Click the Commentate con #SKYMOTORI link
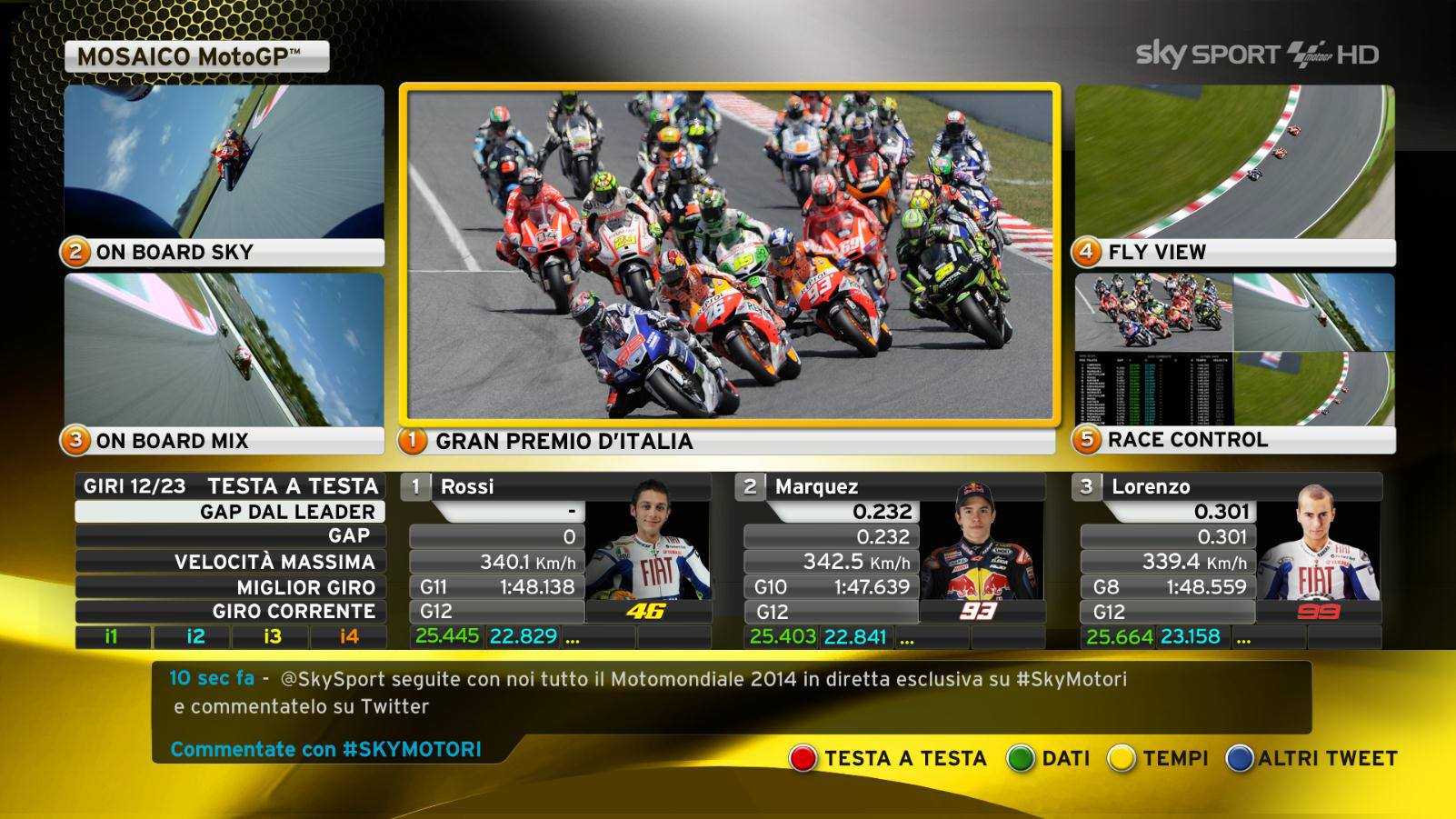Screen dimensions: 1456x819 point(325,750)
